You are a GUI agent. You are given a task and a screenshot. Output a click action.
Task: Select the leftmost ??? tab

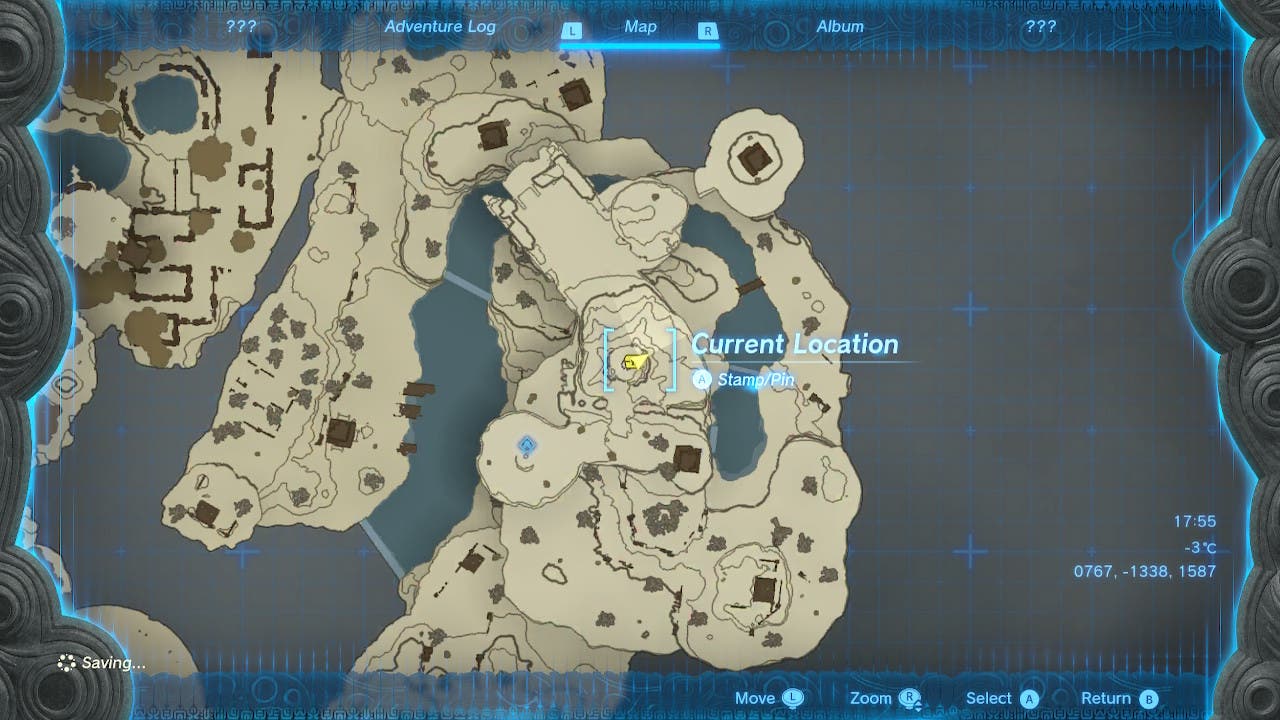tap(239, 27)
